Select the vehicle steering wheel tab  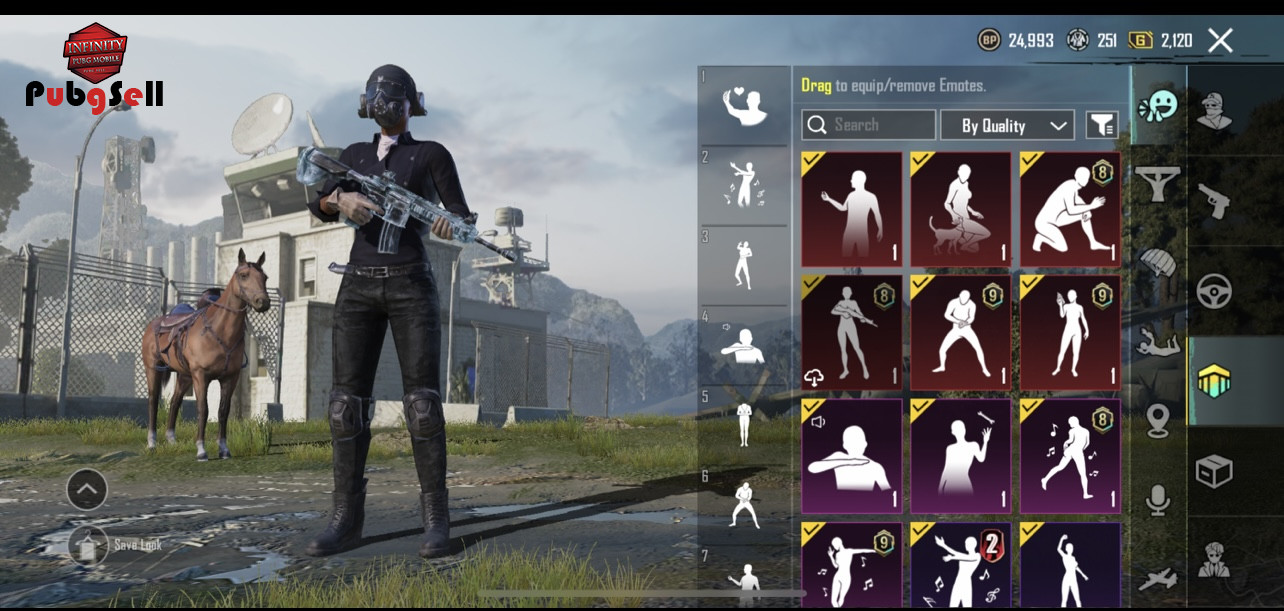pyautogui.click(x=1214, y=291)
